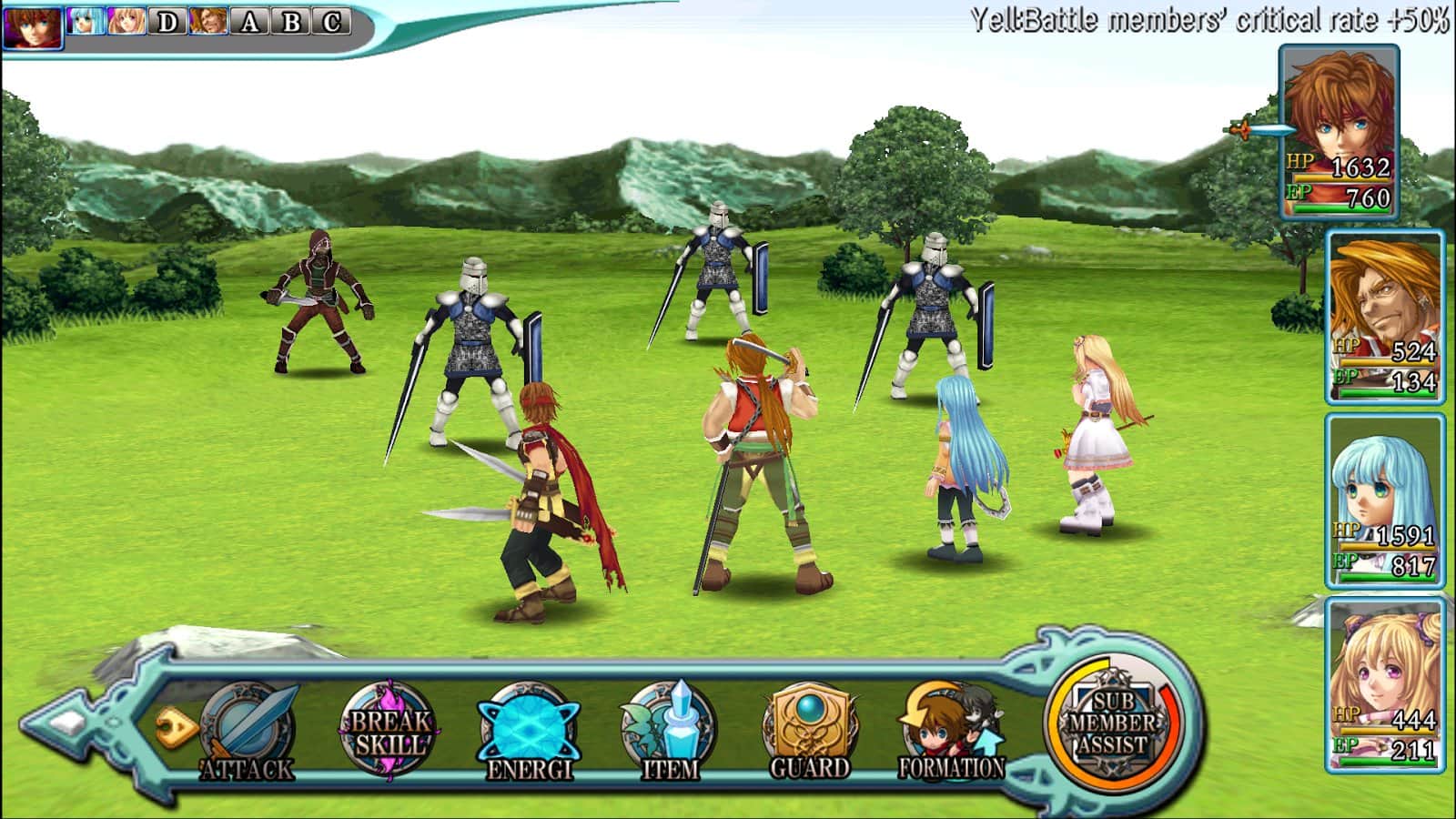Activate Sub Member Assist
This screenshot has width=1456, height=819.
(1112, 725)
